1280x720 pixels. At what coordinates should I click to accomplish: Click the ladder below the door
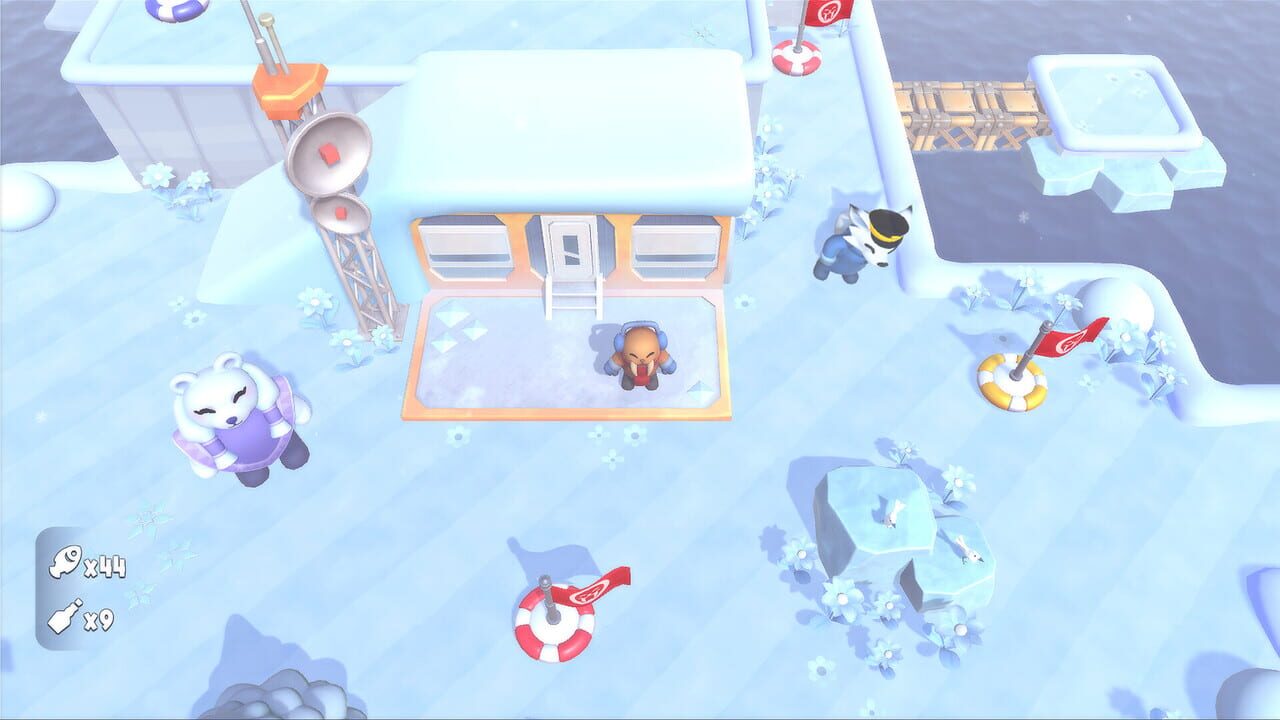pos(575,300)
